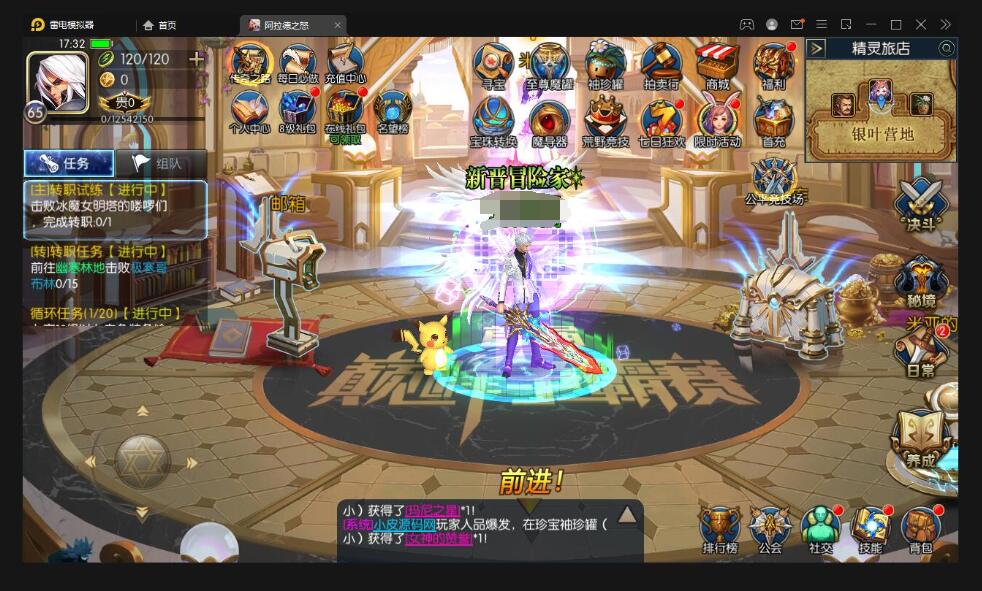
Task: Collapse the minimap with the arrow button
Action: pos(817,48)
